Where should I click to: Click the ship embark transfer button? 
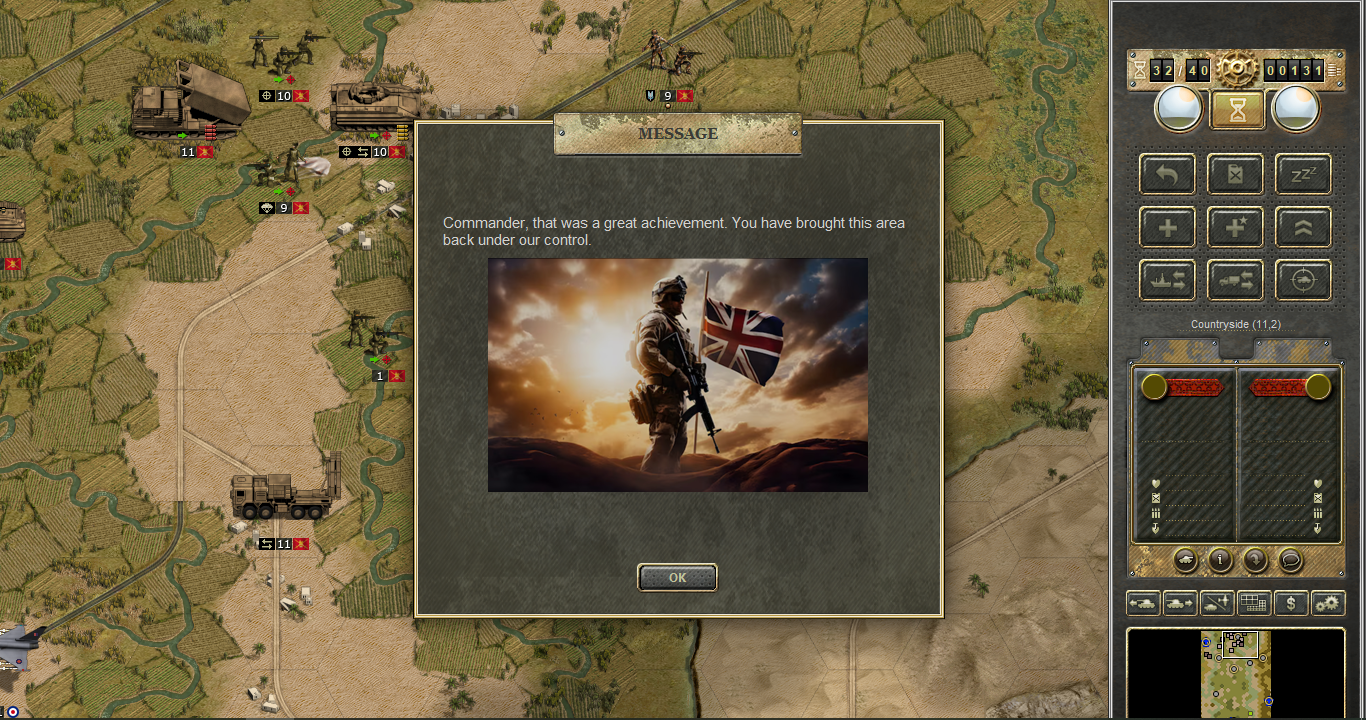(x=1167, y=281)
